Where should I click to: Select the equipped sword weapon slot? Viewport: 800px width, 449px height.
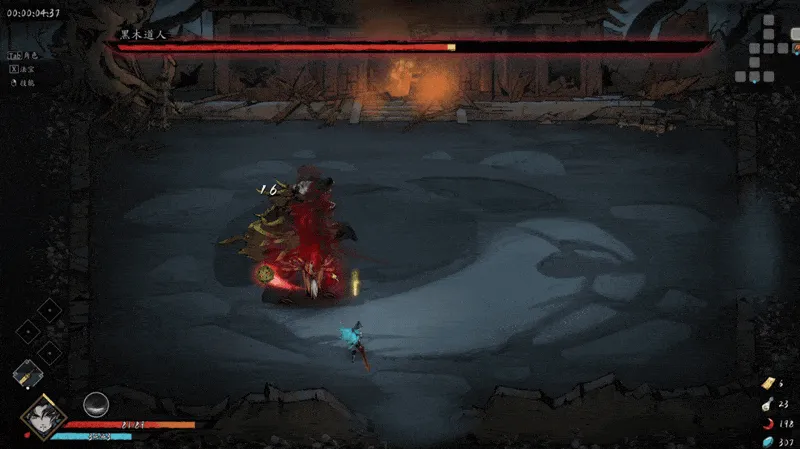pyautogui.click(x=27, y=374)
